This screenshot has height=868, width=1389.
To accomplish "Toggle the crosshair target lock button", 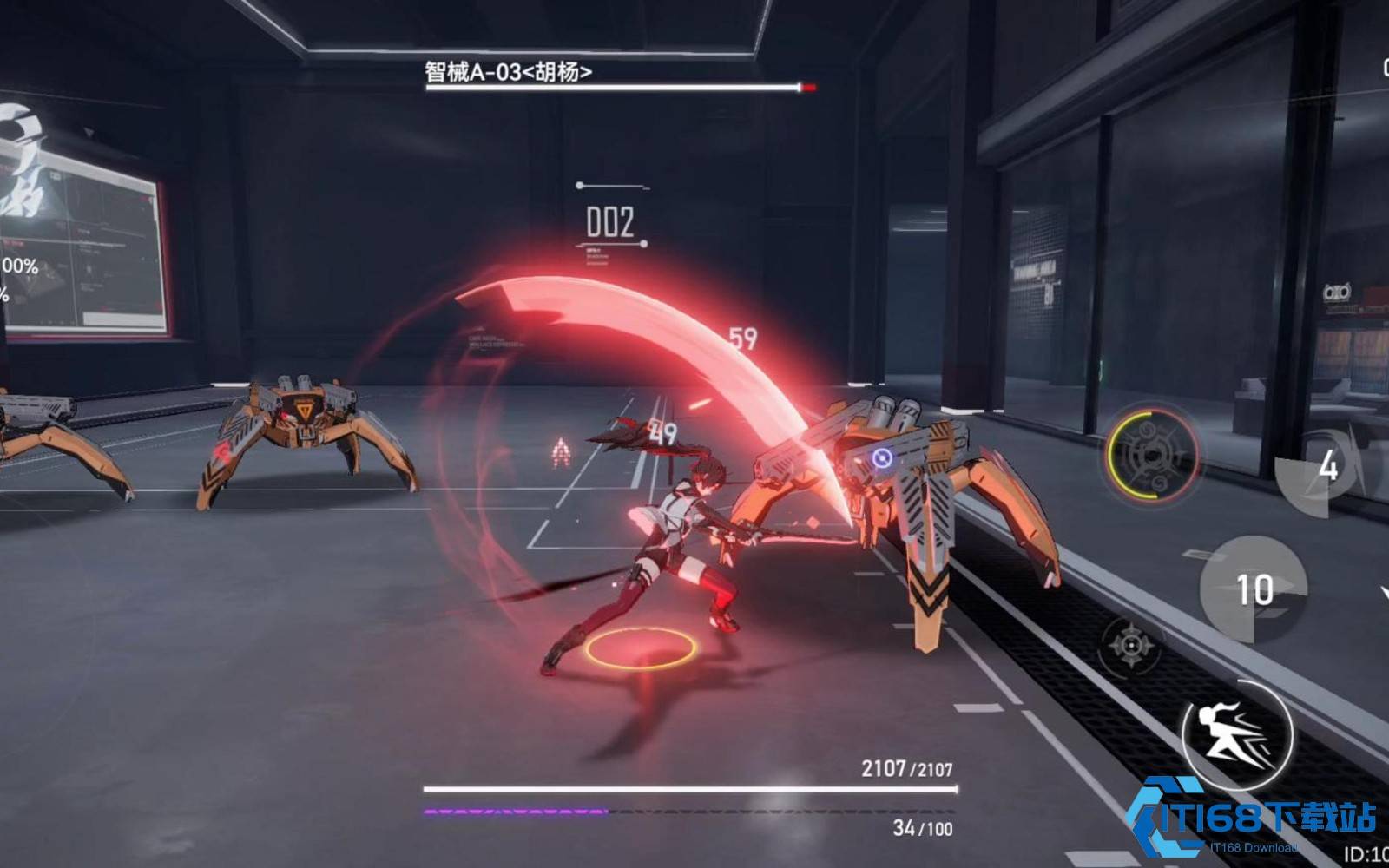I will [x=1131, y=645].
